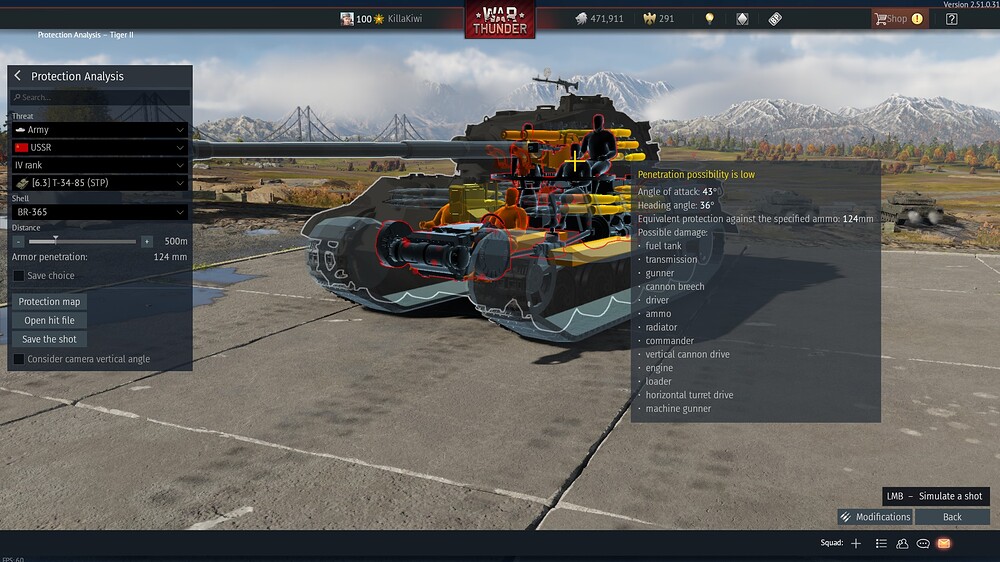Go back using the Protection Analysis arrow

coord(18,76)
